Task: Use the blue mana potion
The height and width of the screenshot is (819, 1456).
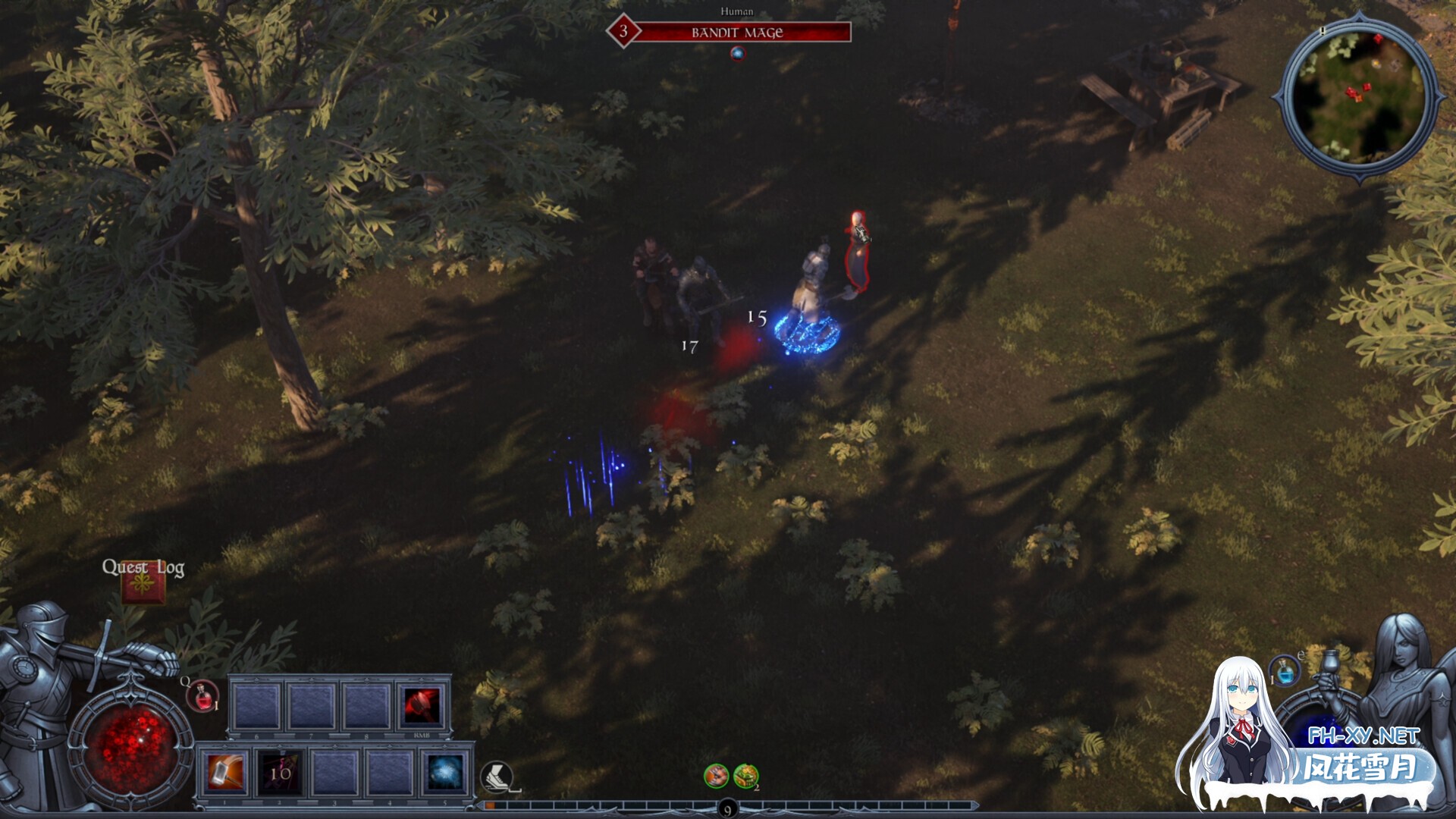Action: click(x=1285, y=672)
